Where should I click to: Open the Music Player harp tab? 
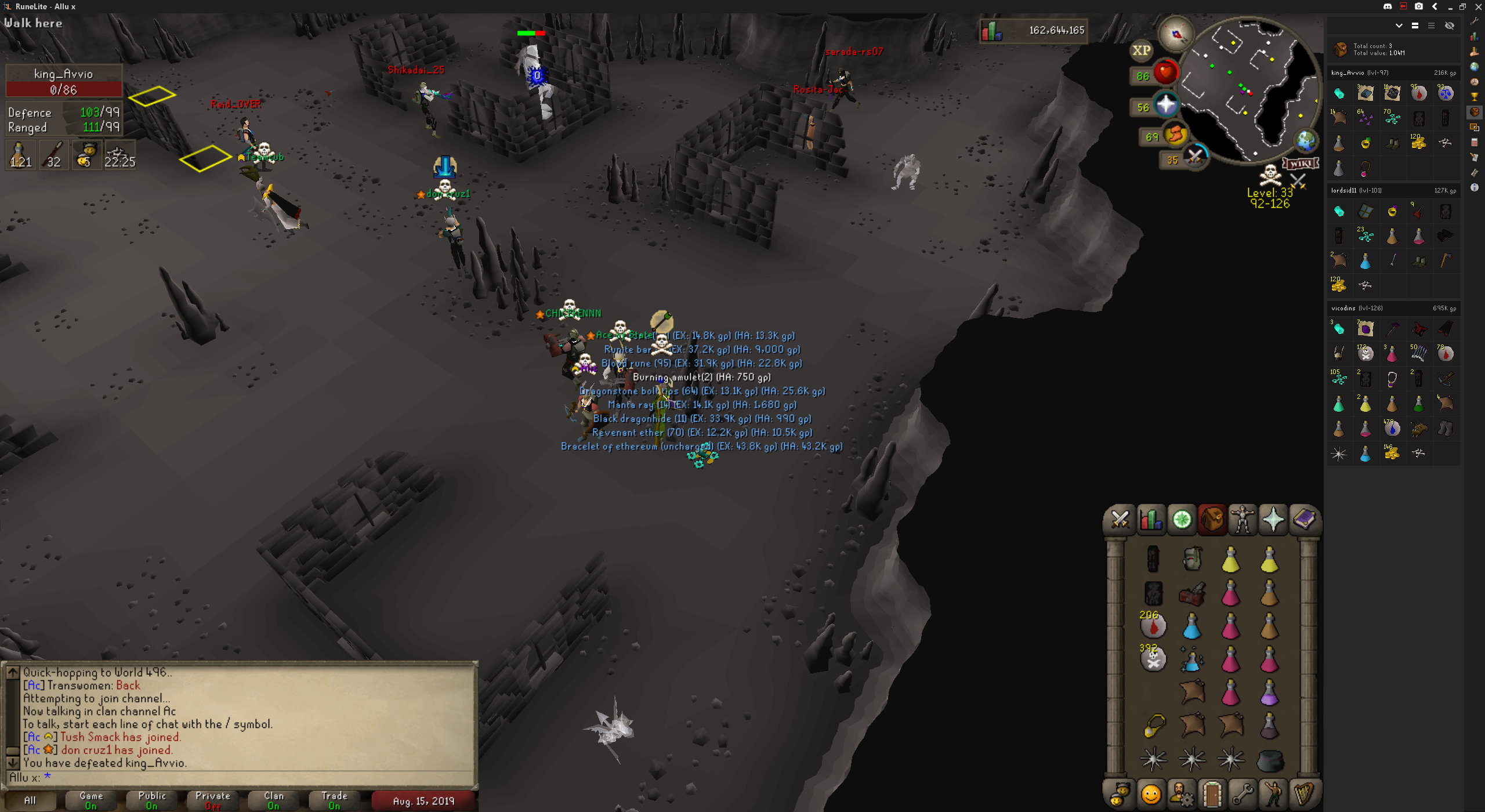pos(1304,794)
